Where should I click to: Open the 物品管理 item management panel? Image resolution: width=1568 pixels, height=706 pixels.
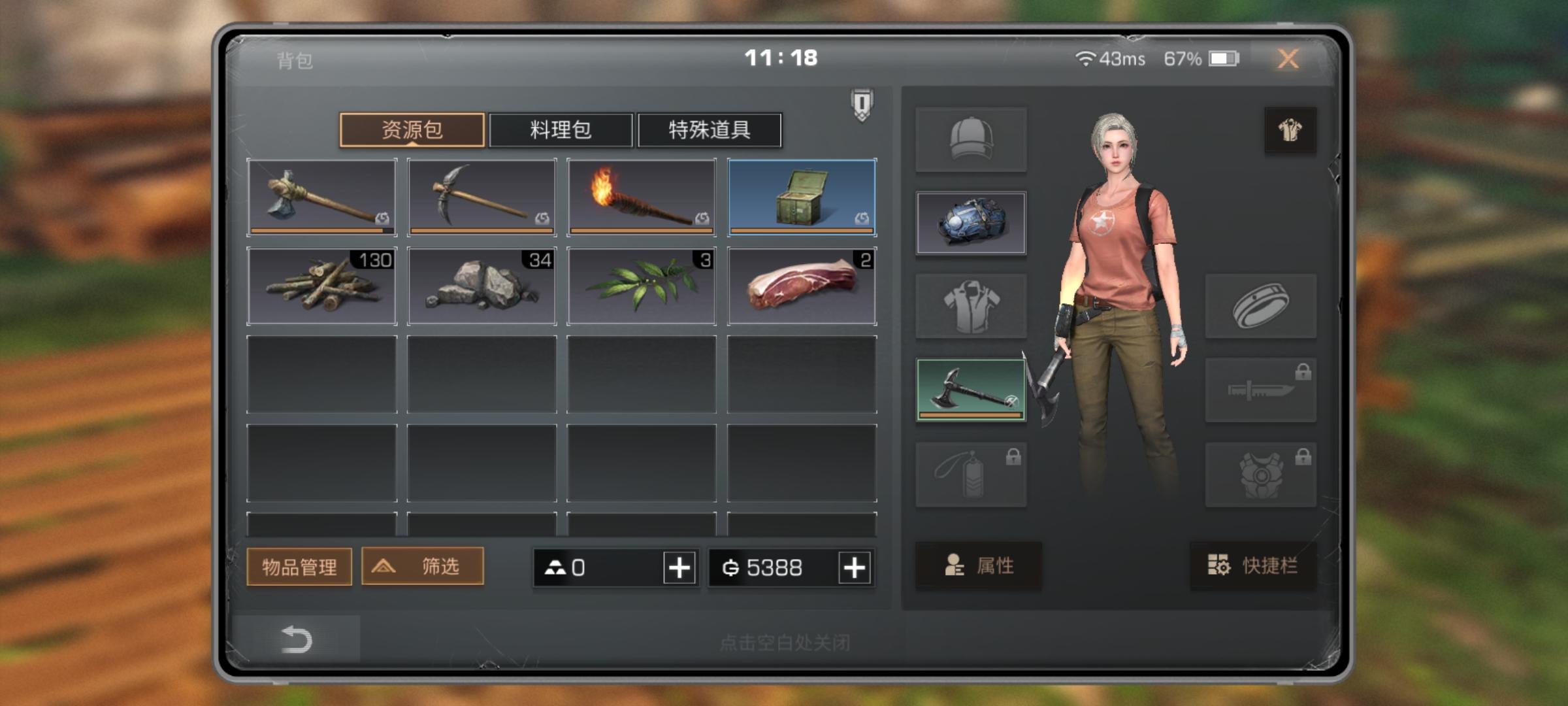tap(299, 567)
